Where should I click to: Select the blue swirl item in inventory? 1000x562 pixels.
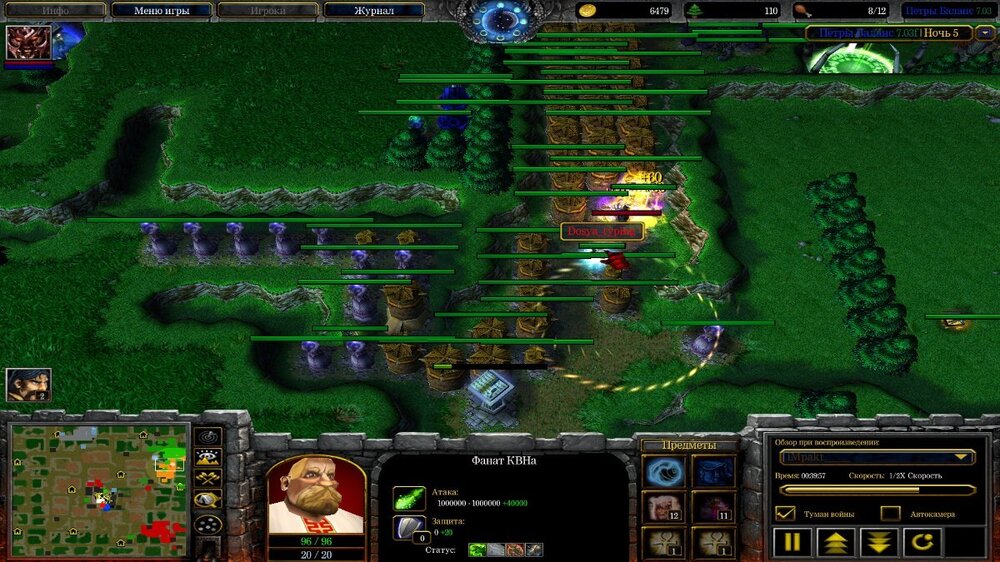click(x=662, y=472)
